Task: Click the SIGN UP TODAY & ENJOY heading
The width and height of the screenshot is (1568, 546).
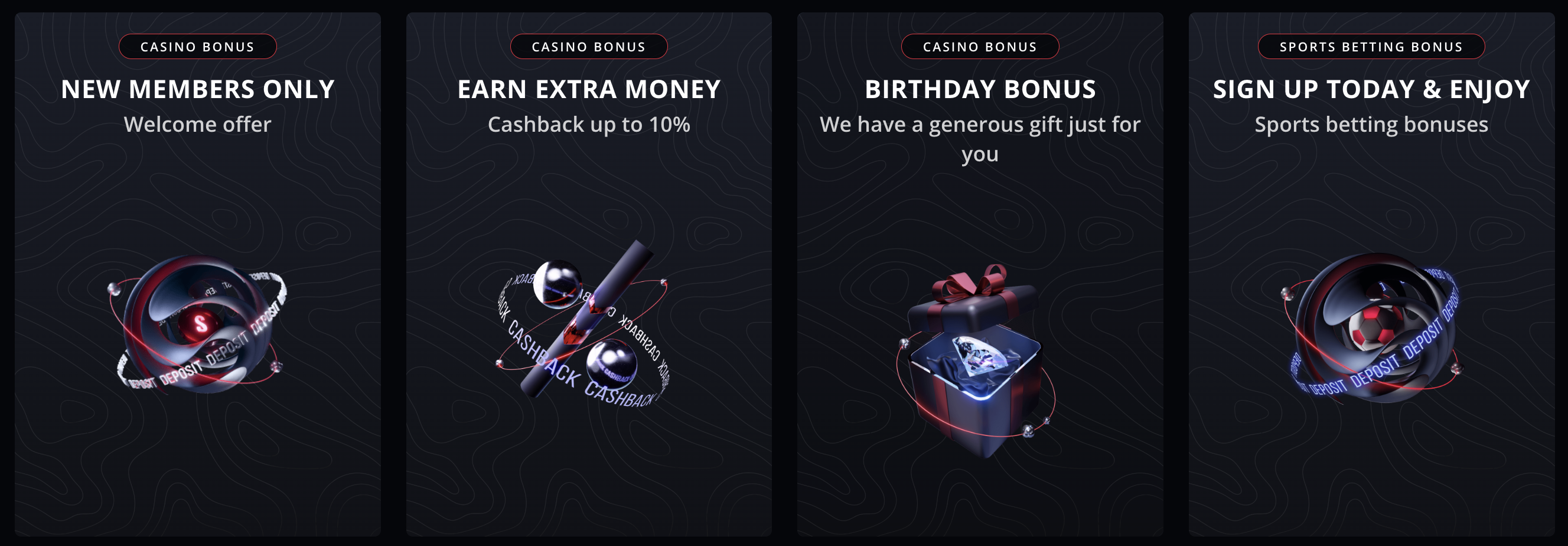Action: (x=1370, y=89)
